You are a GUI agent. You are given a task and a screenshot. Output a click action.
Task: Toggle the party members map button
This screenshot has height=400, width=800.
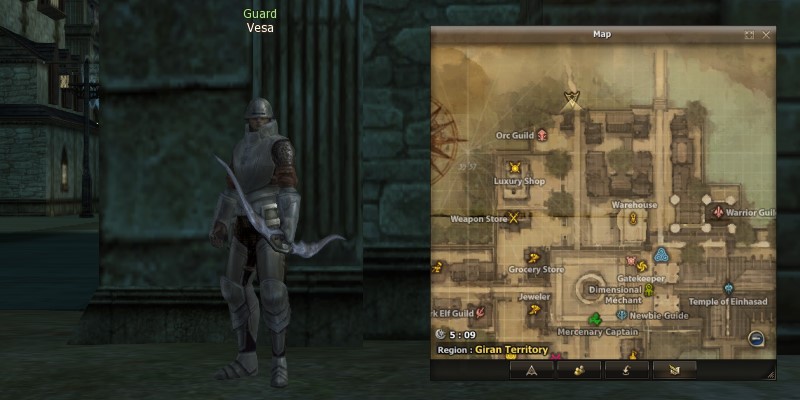(x=580, y=370)
